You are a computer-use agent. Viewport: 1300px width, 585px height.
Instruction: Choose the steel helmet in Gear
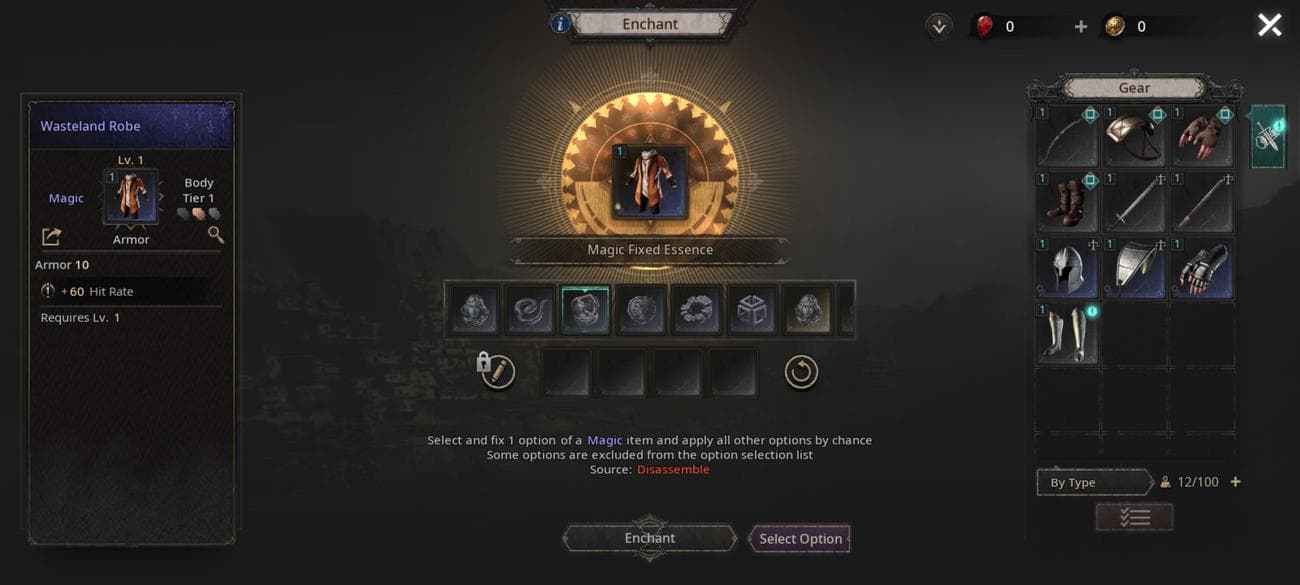click(1066, 268)
